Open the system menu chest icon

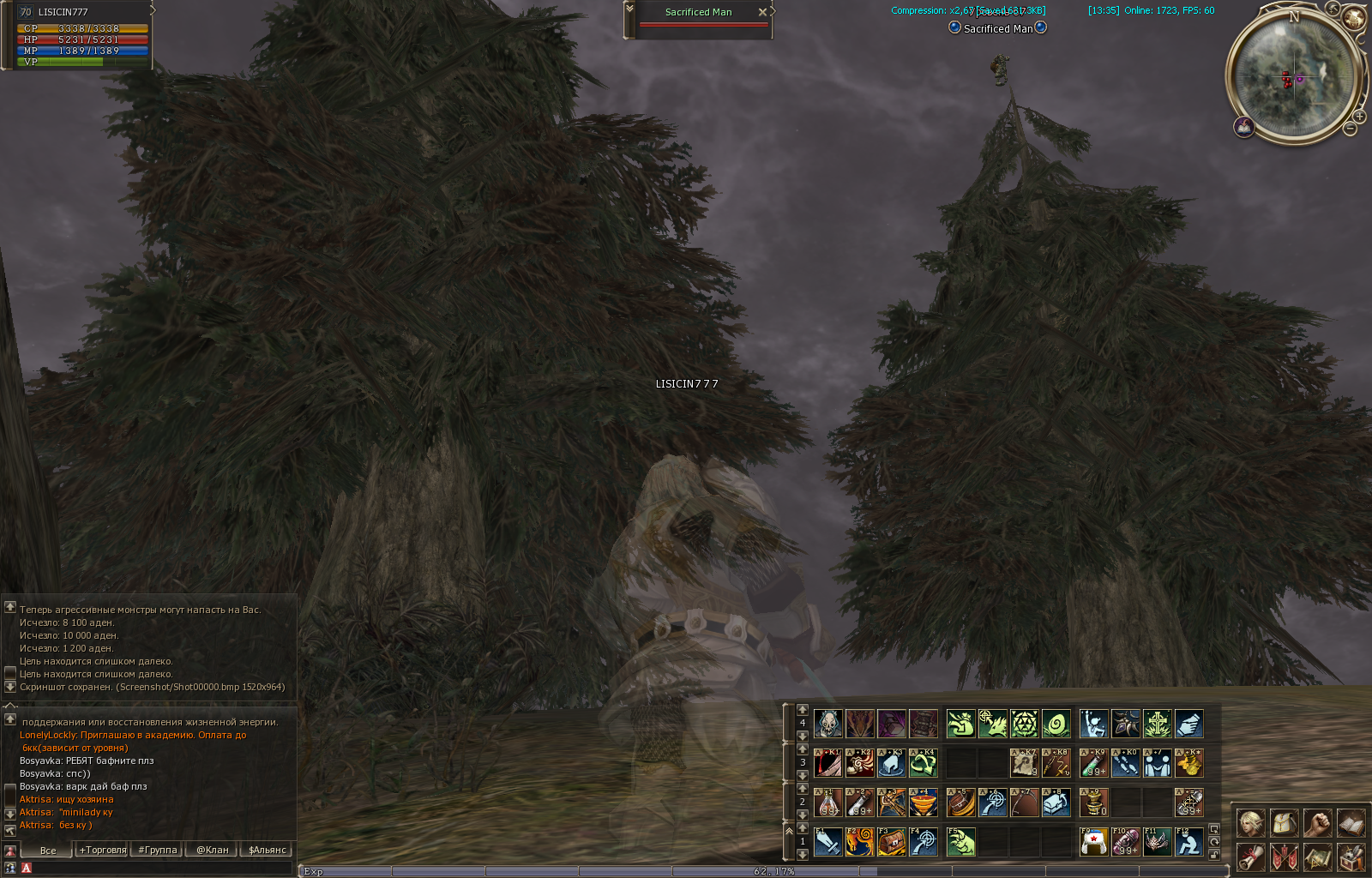(x=1351, y=857)
